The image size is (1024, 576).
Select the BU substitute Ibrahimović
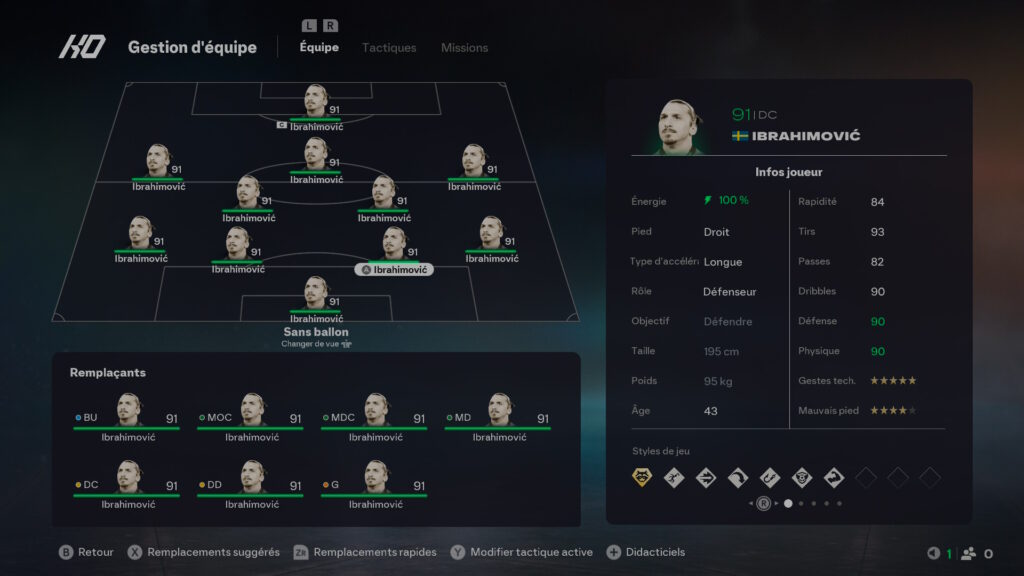click(x=127, y=416)
